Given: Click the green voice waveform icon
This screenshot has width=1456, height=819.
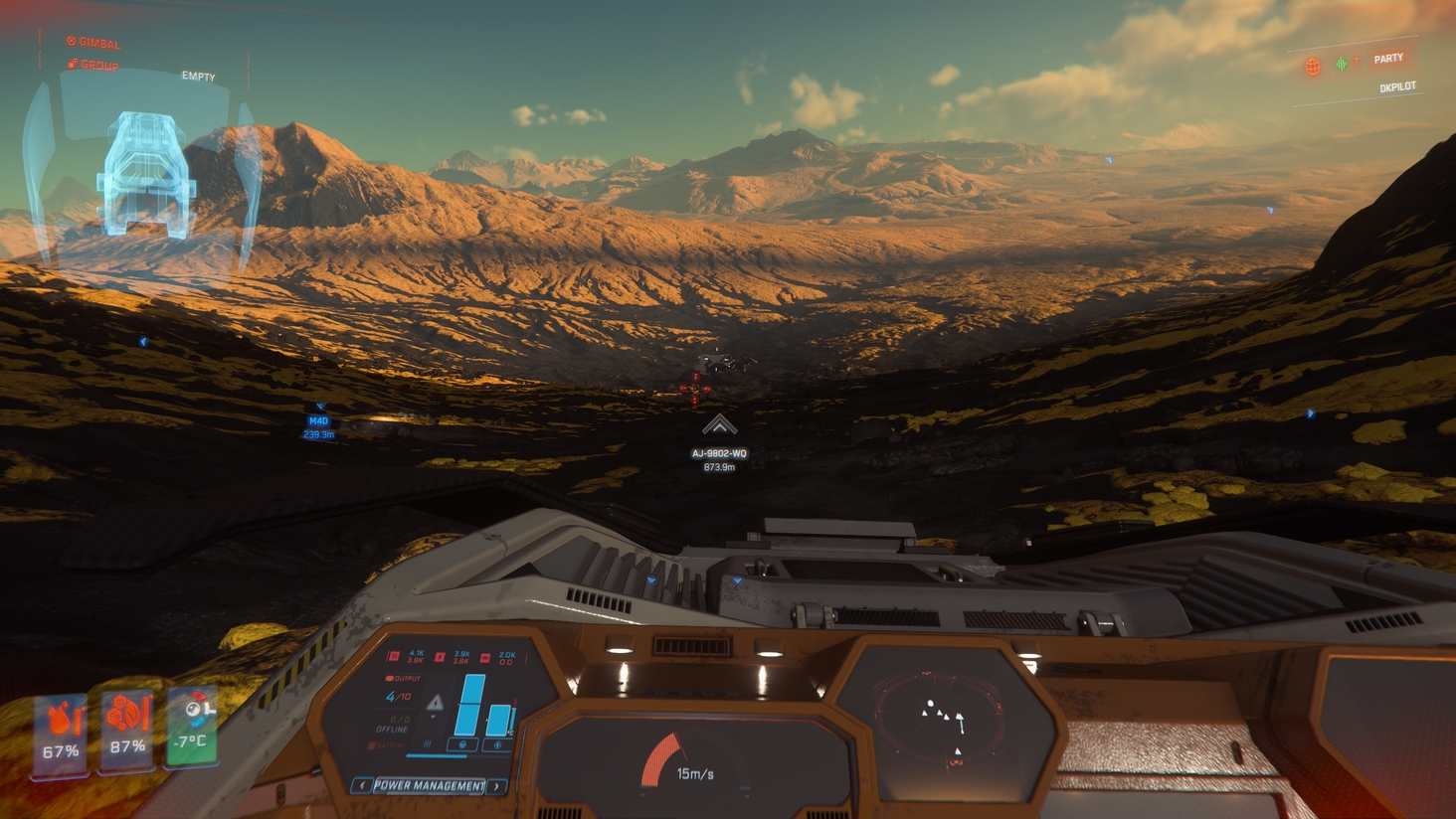Looking at the screenshot, I should 1342,65.
